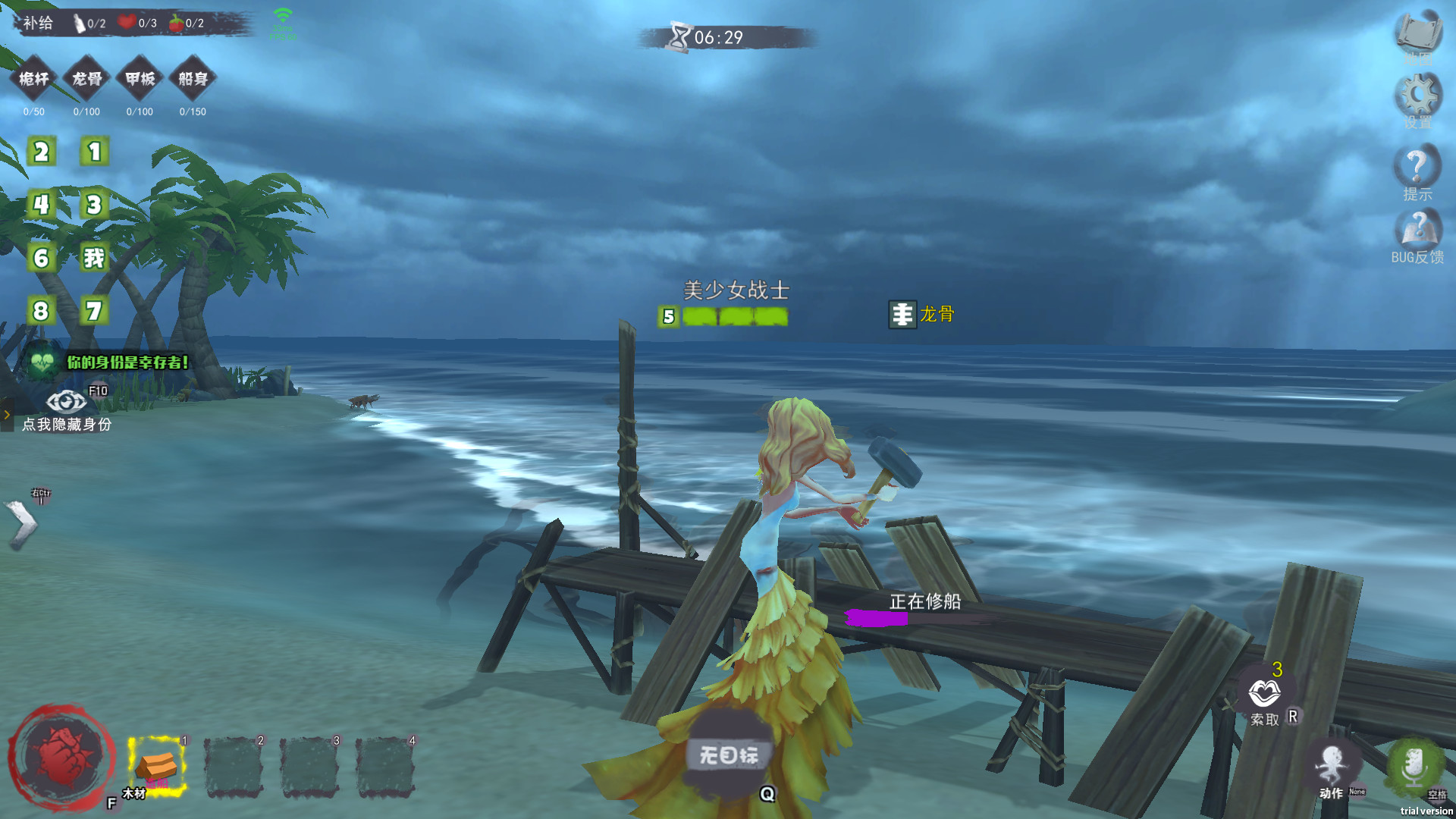Show the 提示 hints panel
Screen dimensions: 1456x819
[1417, 171]
